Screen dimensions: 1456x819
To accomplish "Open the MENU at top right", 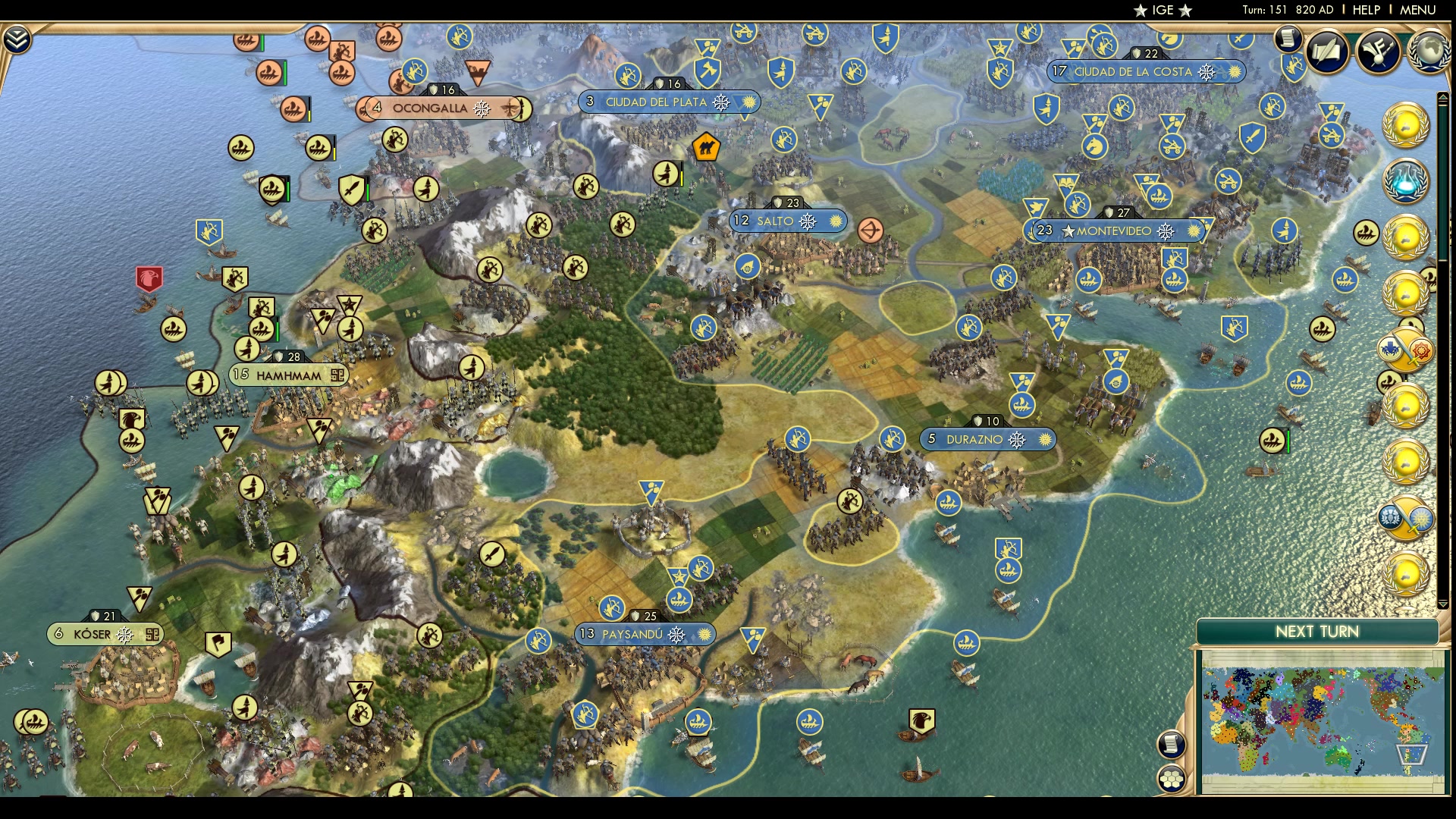I will pyautogui.click(x=1419, y=9).
